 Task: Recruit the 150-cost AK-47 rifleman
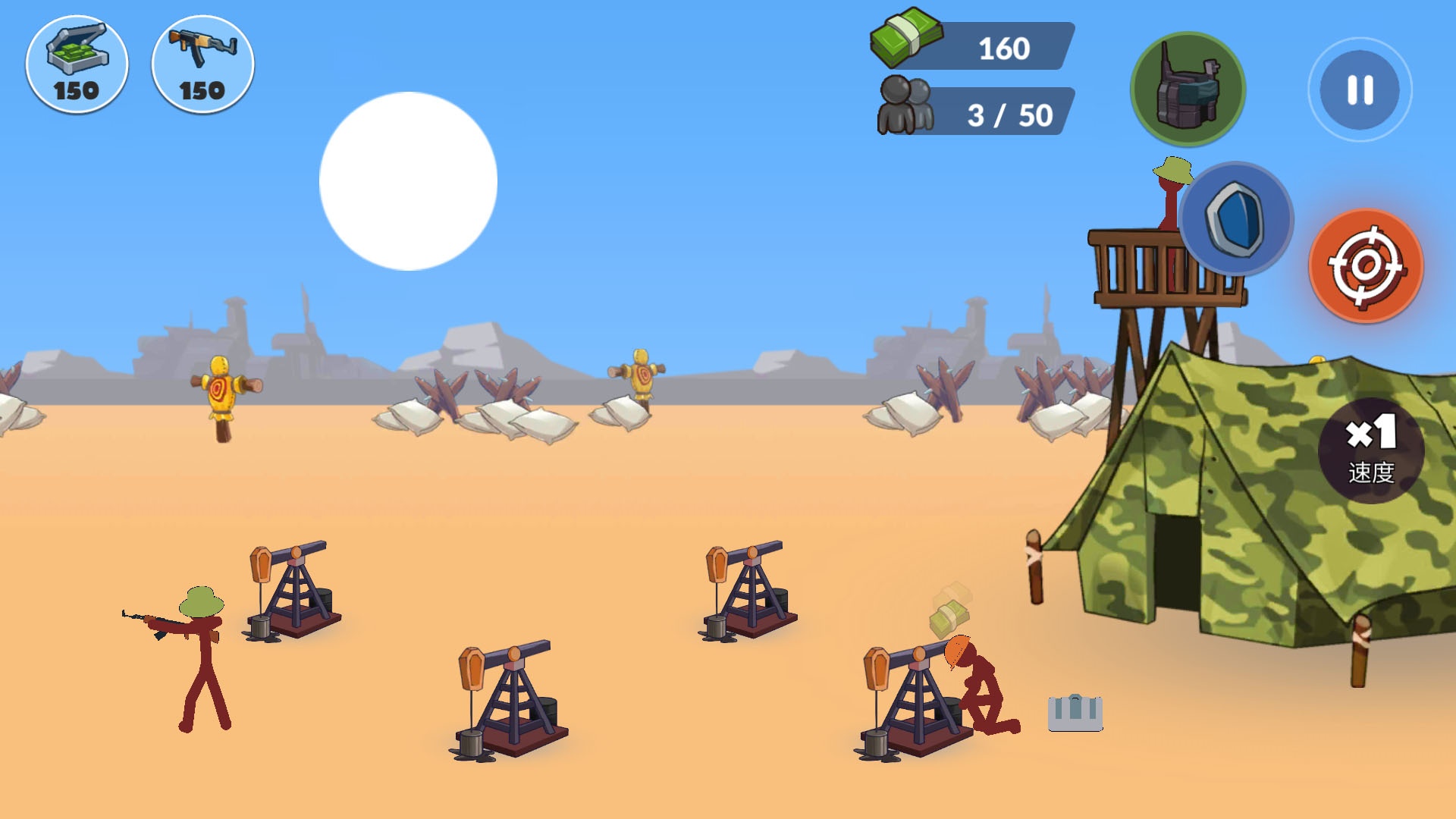point(202,64)
